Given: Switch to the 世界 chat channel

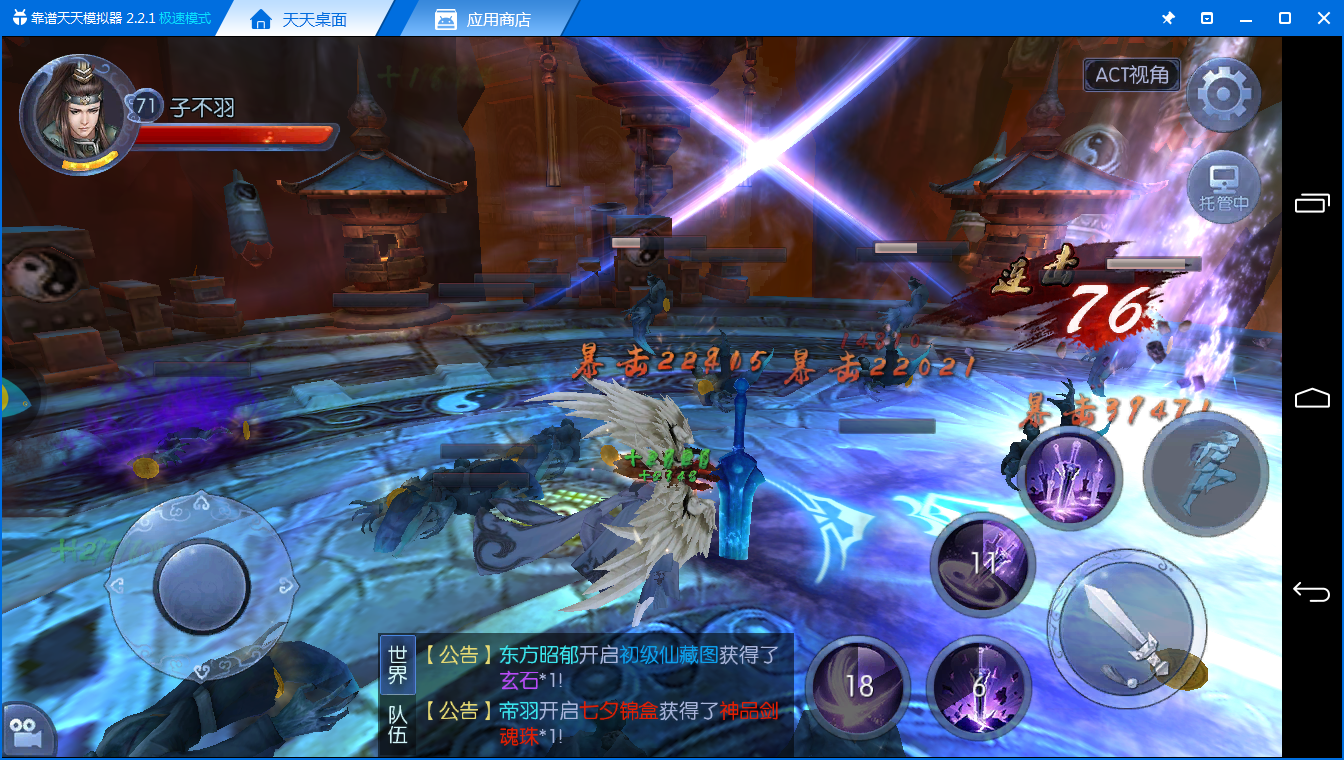Looking at the screenshot, I should [x=398, y=664].
